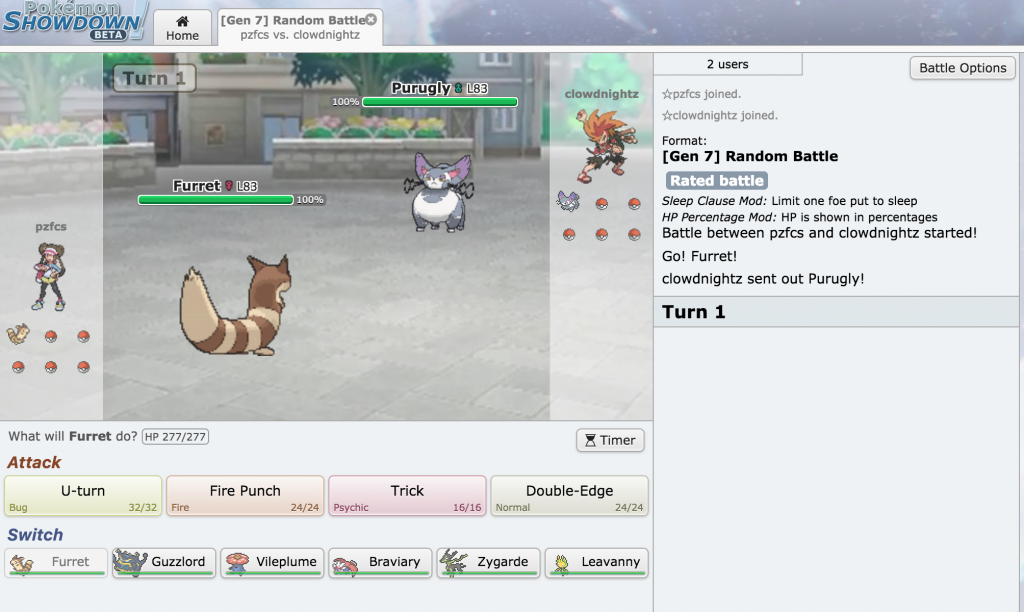
Task: Attack with Double-Edge
Action: click(x=569, y=496)
